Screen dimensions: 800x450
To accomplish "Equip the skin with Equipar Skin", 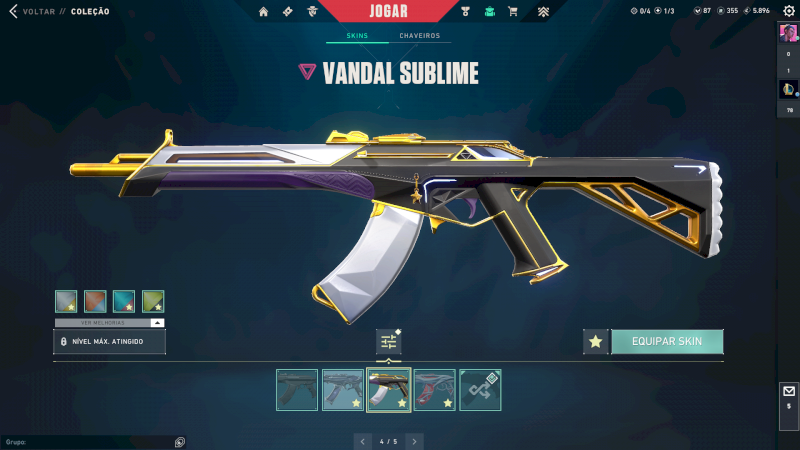I will click(x=667, y=342).
